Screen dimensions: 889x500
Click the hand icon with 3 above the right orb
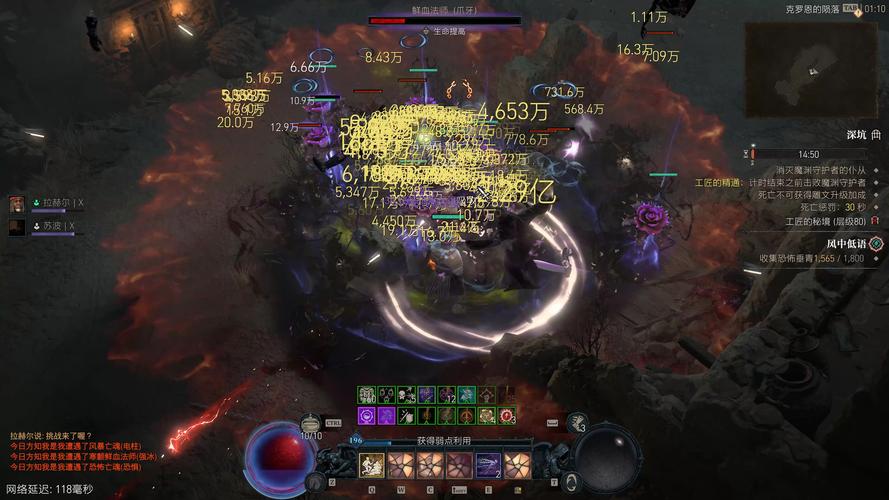[x=577, y=425]
